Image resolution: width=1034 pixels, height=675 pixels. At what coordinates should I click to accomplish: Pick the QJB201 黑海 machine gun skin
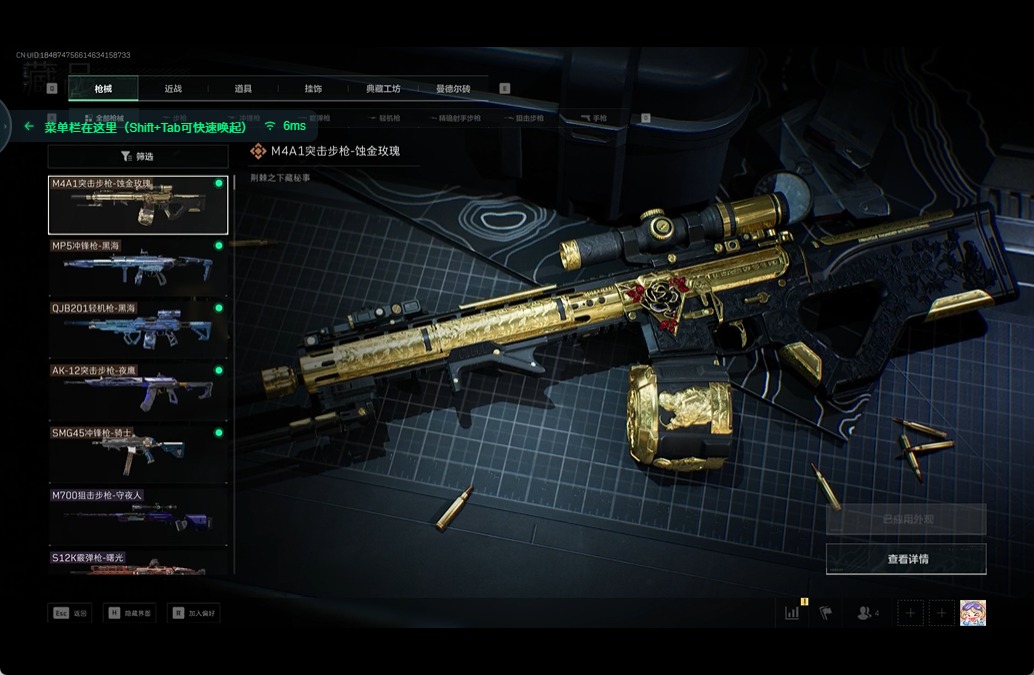pos(138,328)
